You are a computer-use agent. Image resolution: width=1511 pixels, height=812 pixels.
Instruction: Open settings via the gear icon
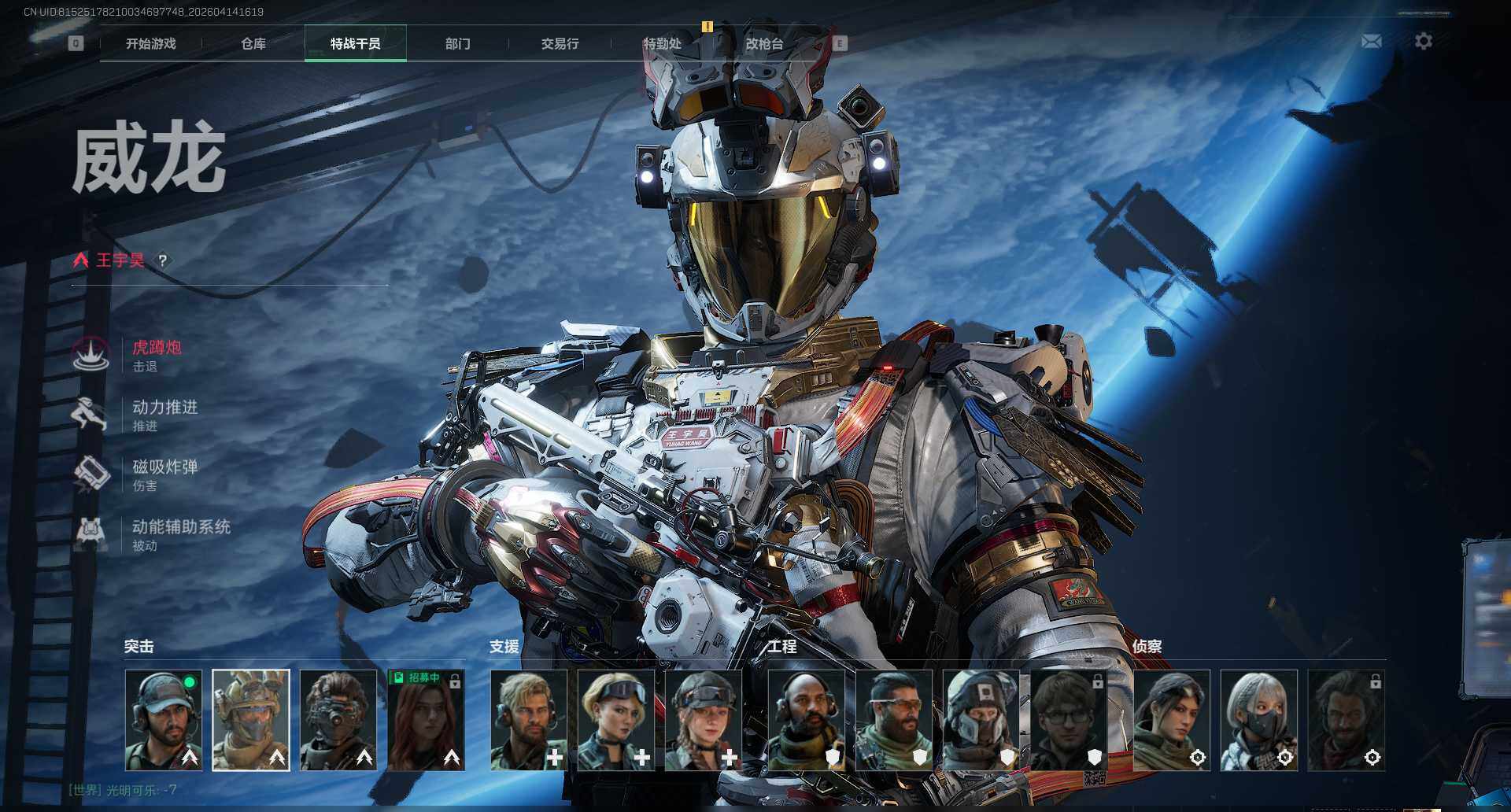click(x=1423, y=41)
